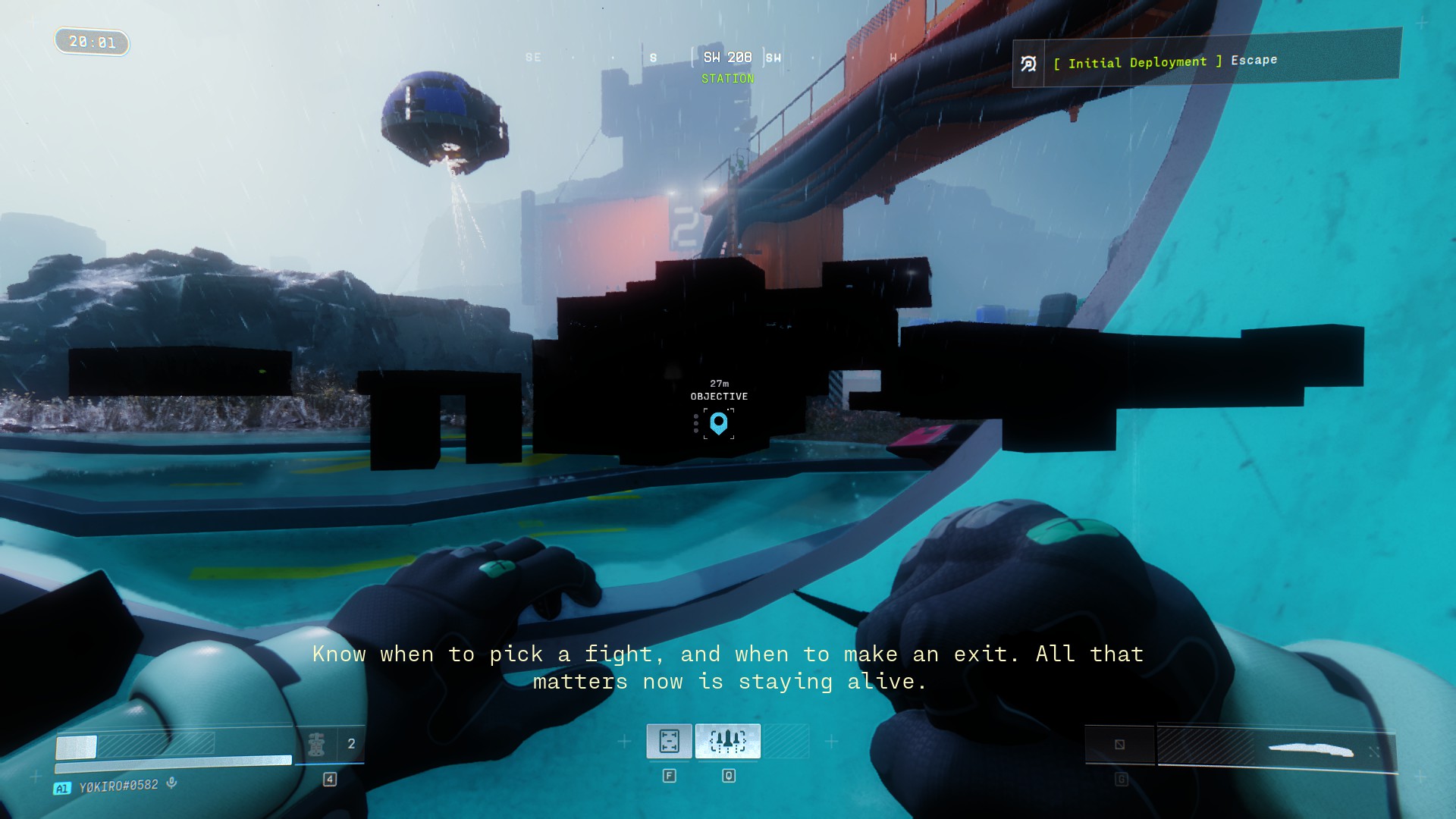Toggle the microphone icon beside YØKIRO#0582

tap(172, 783)
